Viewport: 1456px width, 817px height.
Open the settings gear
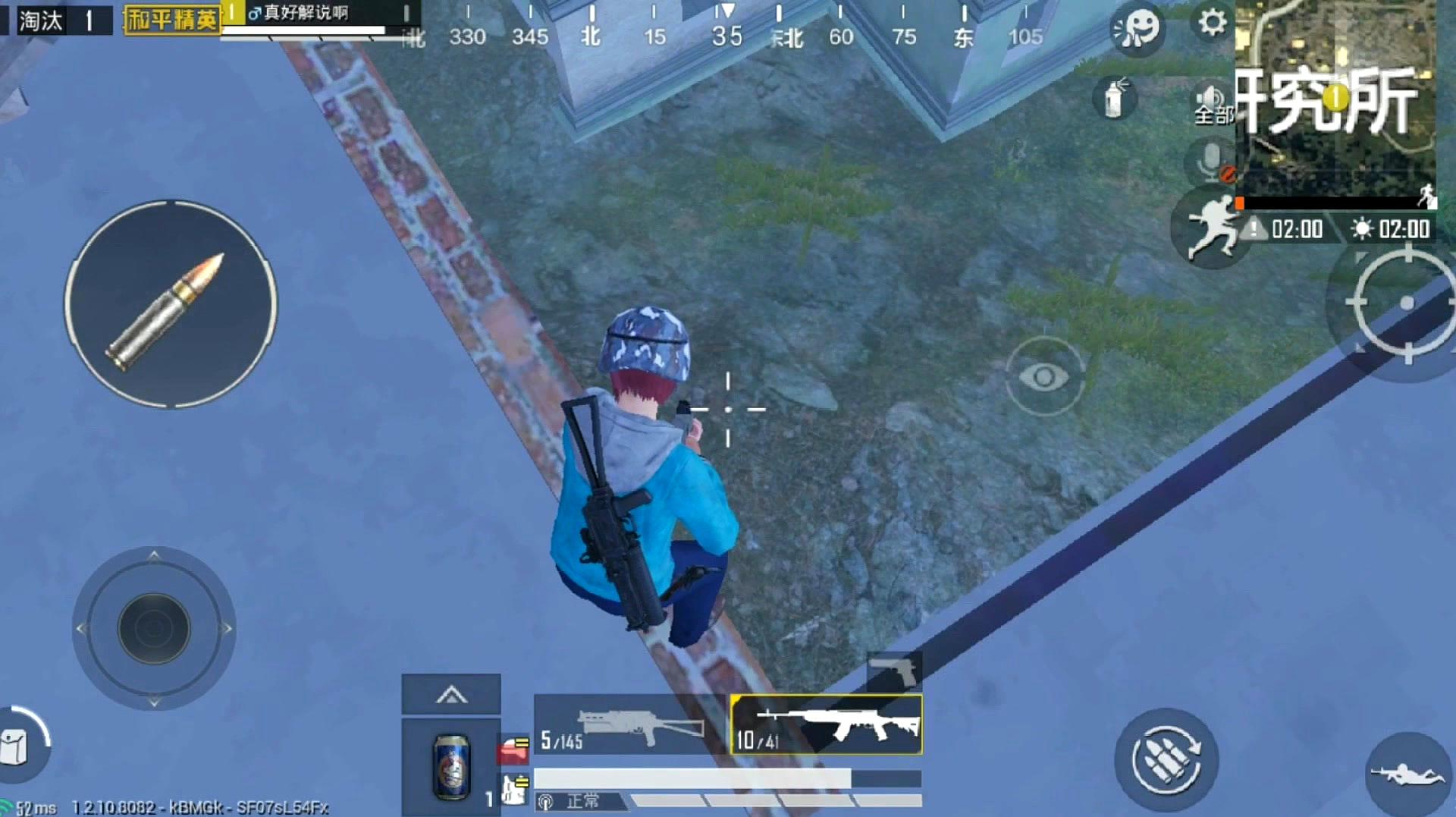coord(1212,22)
